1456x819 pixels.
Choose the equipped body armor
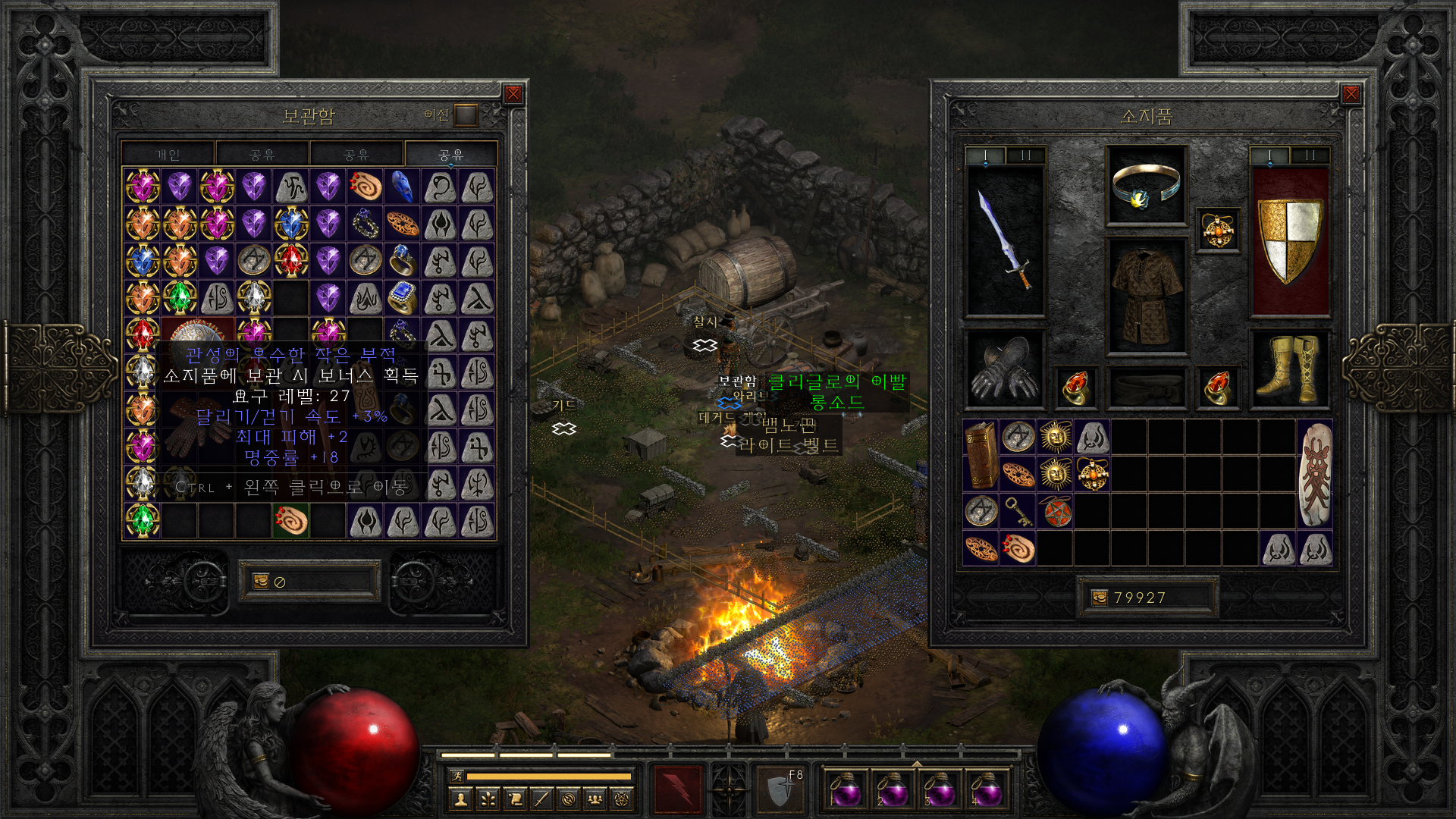point(1146,297)
